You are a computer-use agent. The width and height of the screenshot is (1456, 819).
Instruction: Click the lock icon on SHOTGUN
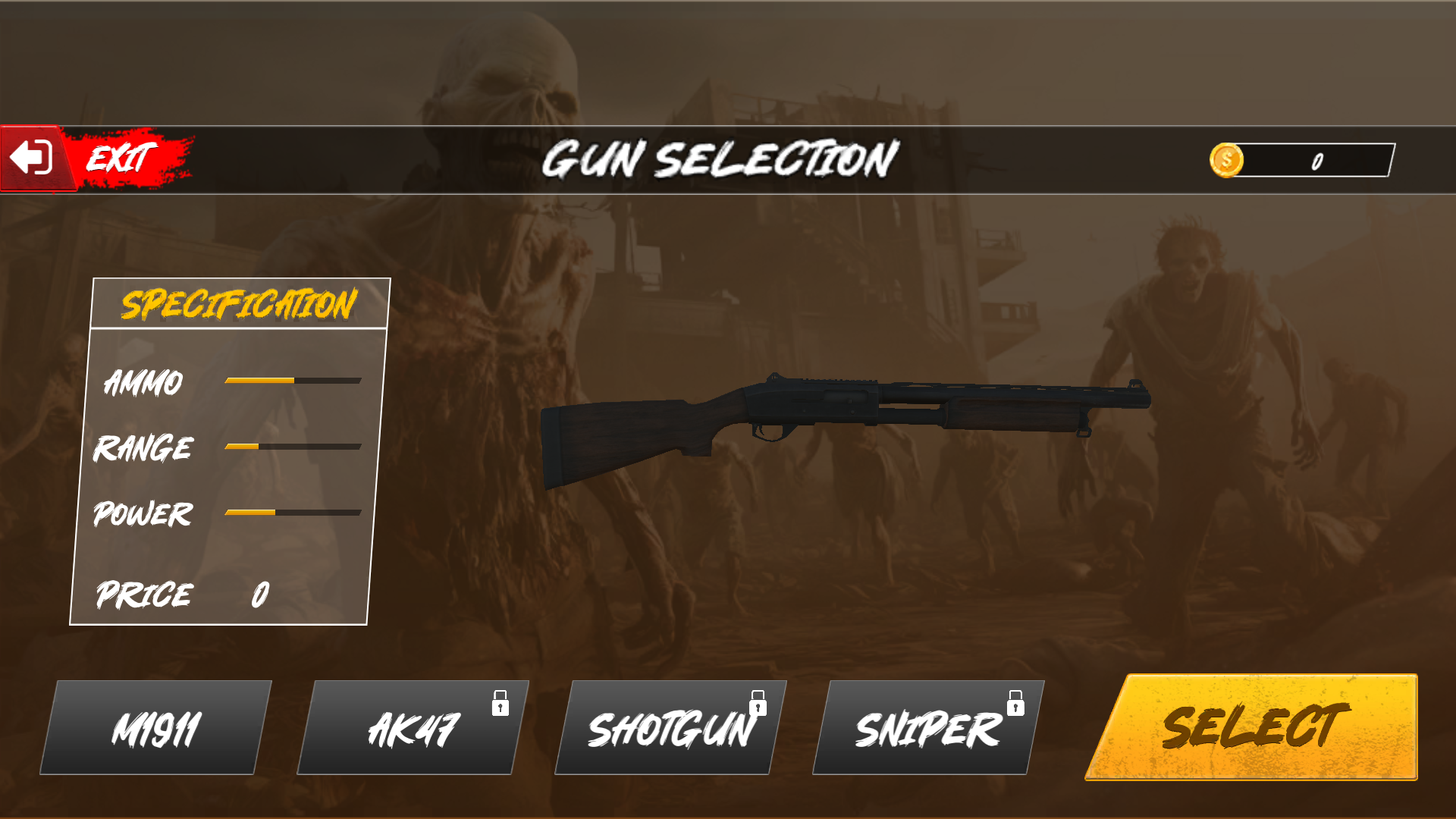(758, 704)
